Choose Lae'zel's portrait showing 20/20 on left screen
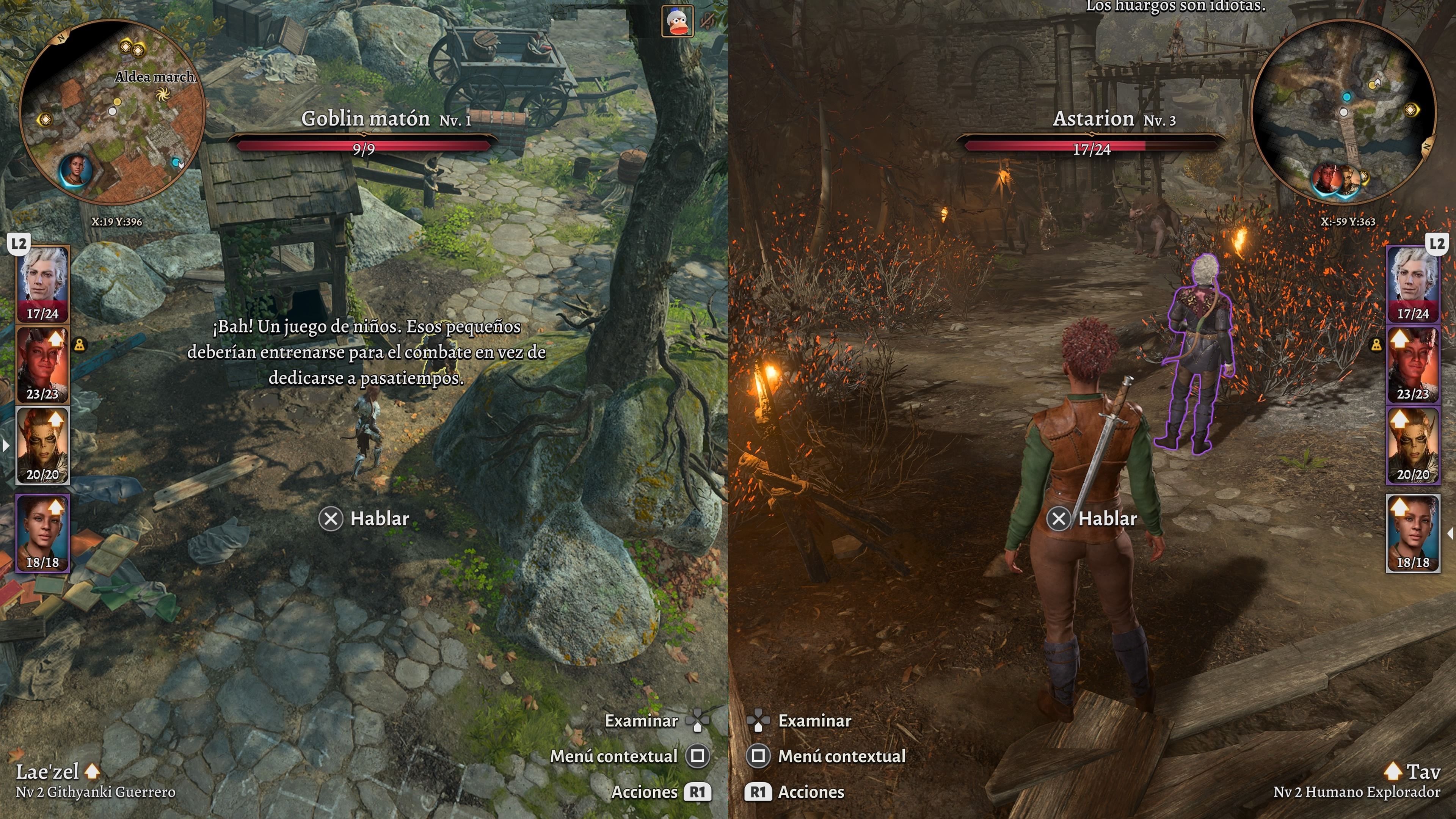 43,446
